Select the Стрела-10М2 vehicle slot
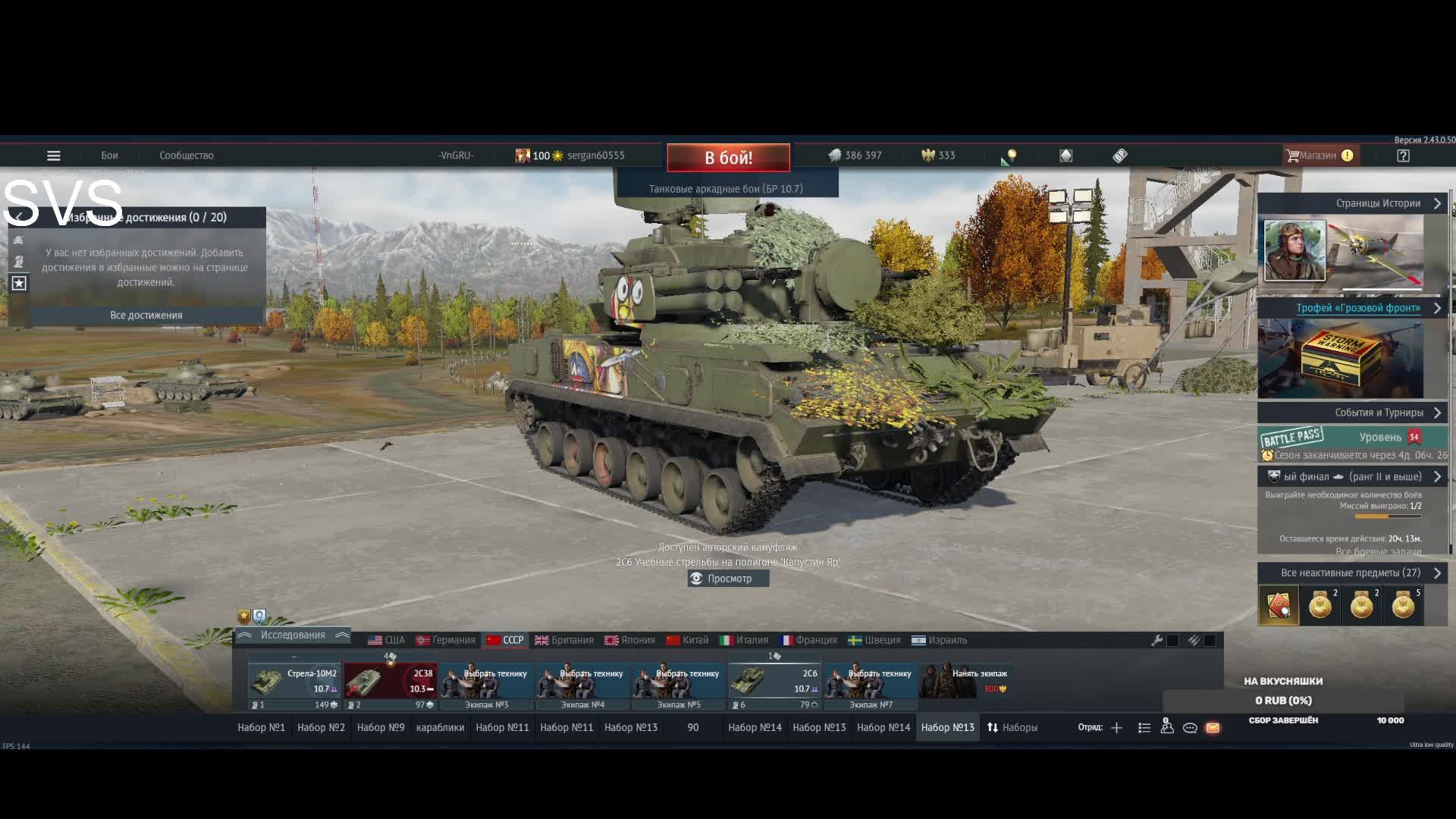The image size is (1456, 819). coord(293,681)
